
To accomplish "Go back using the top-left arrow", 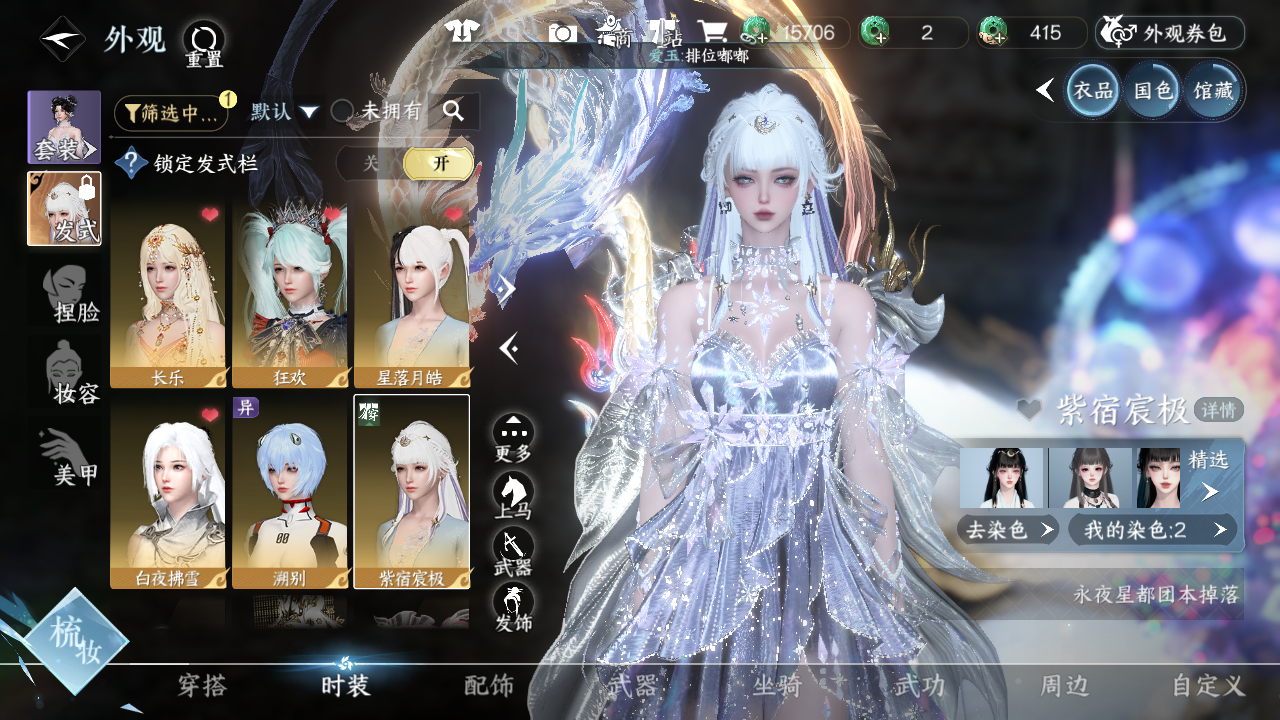I will (x=62, y=40).
